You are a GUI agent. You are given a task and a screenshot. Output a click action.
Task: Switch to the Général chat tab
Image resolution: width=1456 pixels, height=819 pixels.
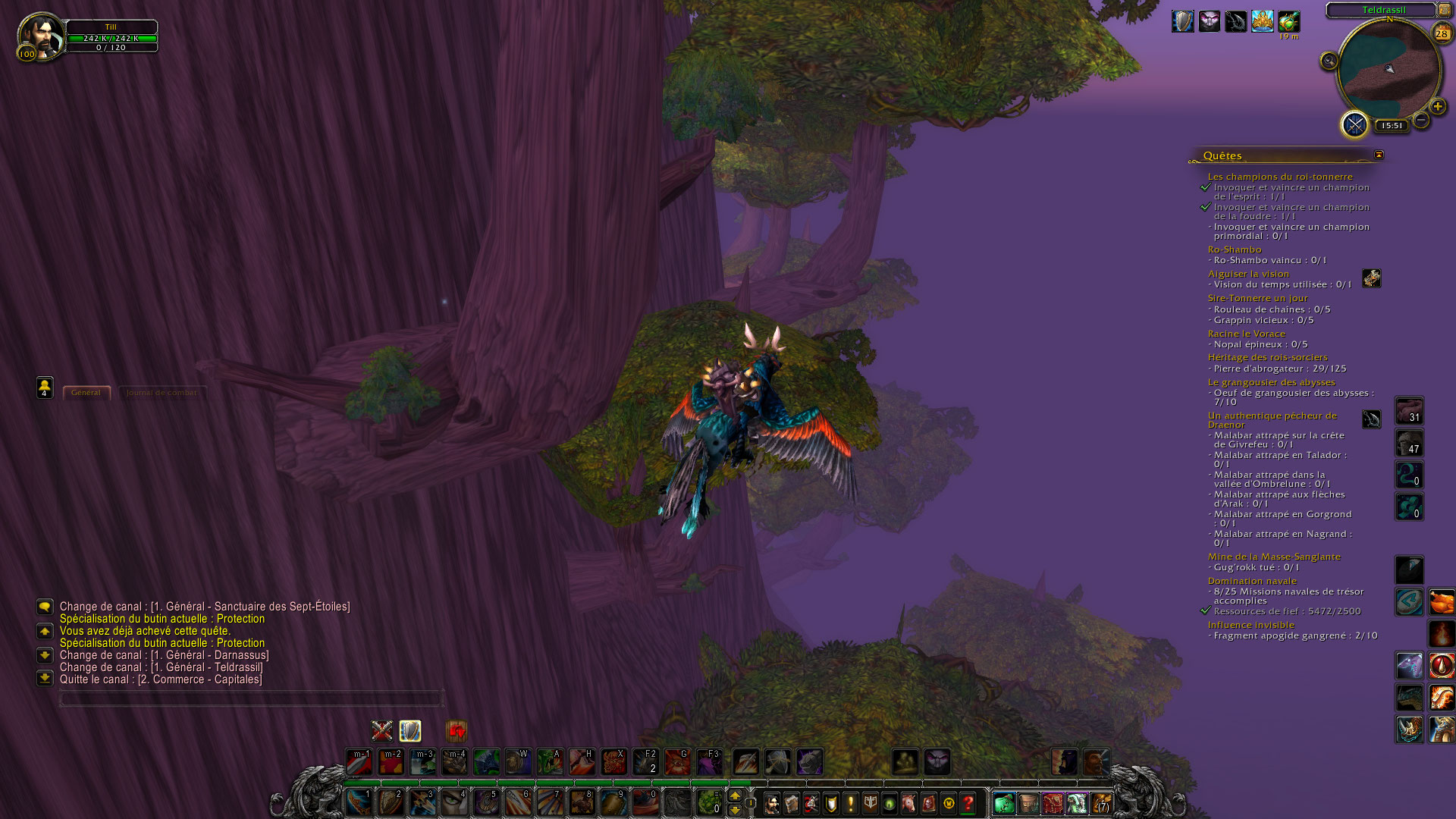[x=86, y=393]
